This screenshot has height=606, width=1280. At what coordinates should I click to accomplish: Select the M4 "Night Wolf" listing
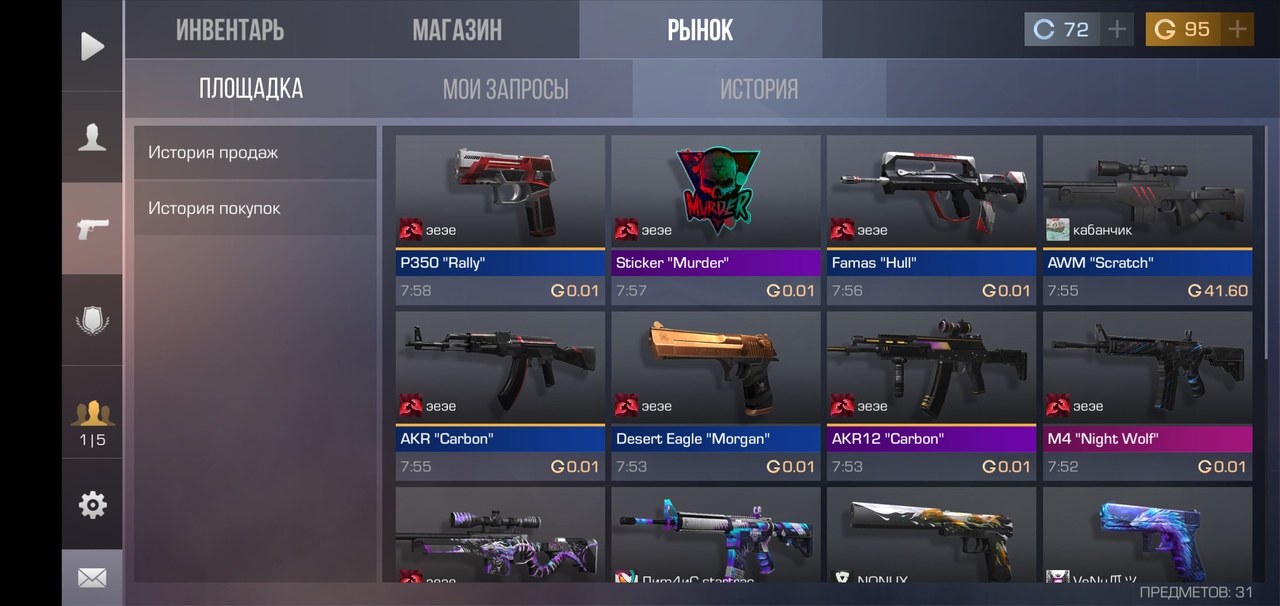[x=1148, y=396]
